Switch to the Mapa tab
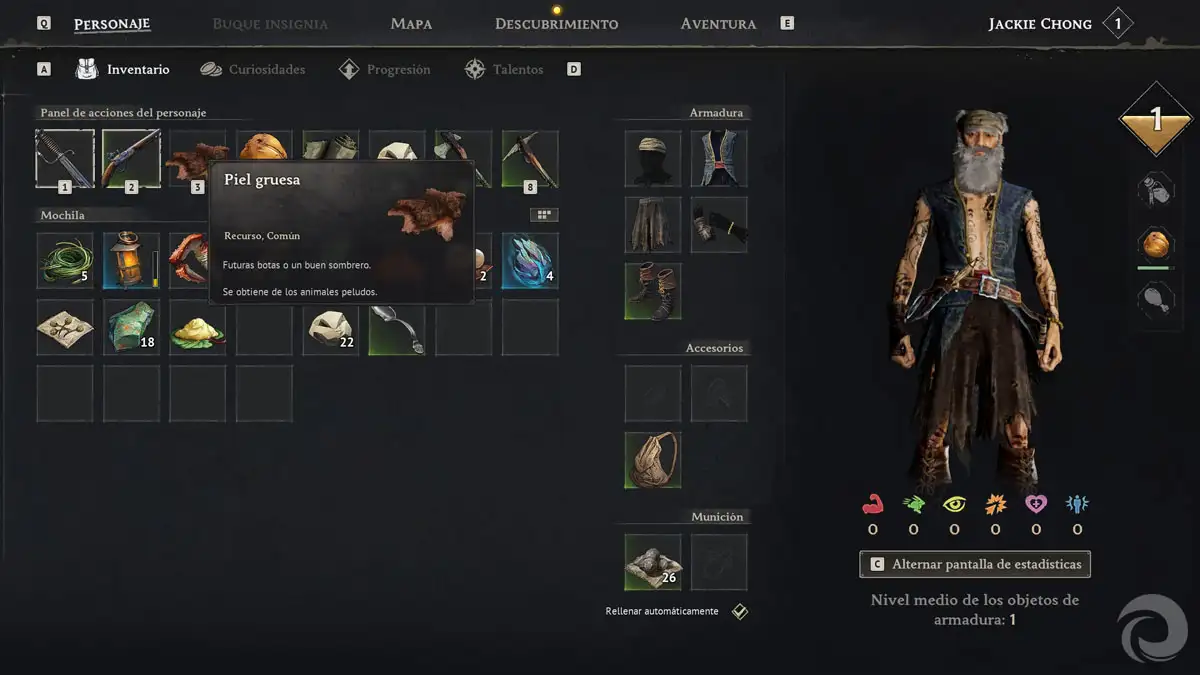This screenshot has width=1200, height=675. point(411,24)
